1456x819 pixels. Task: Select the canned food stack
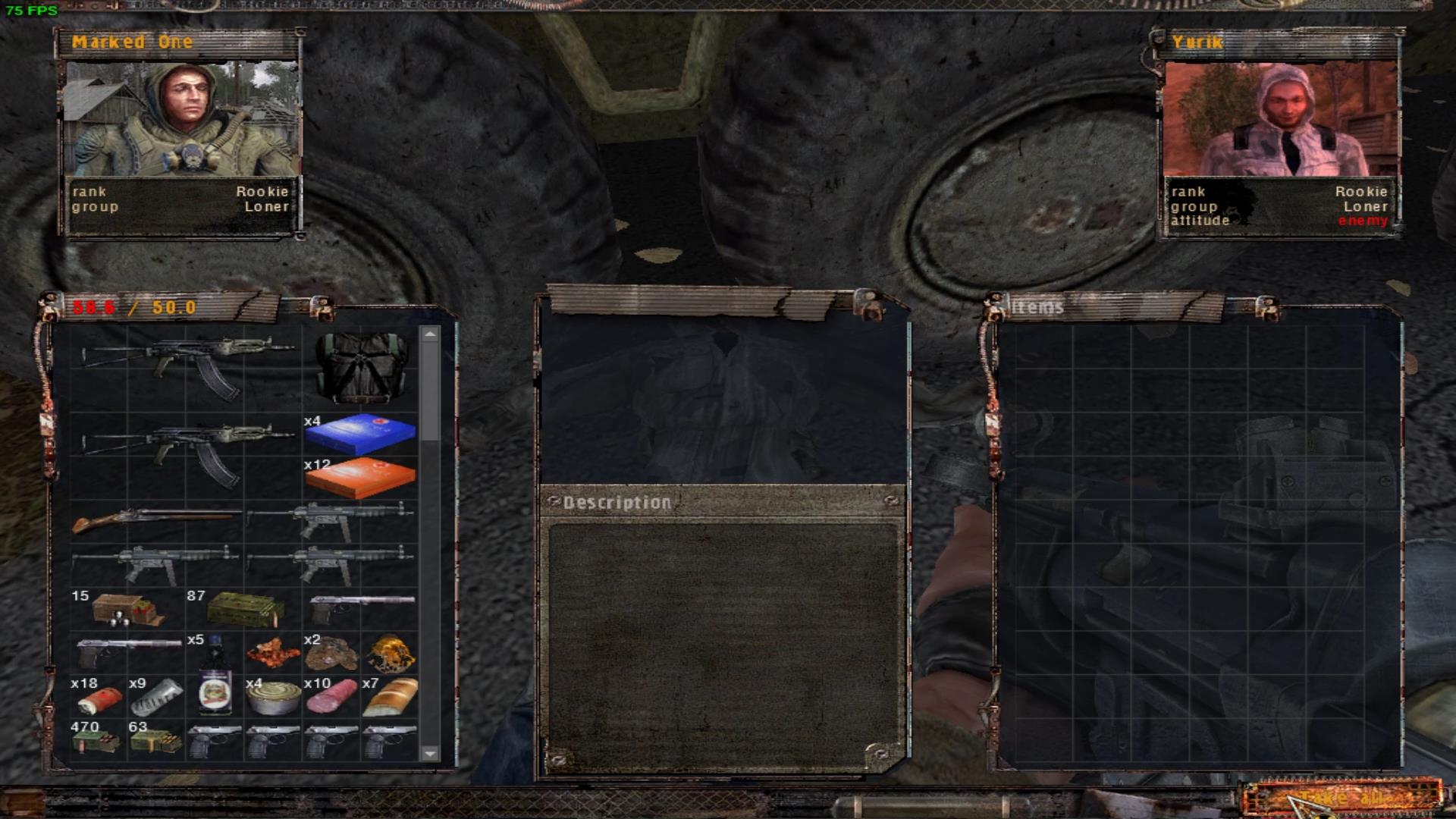point(273,698)
